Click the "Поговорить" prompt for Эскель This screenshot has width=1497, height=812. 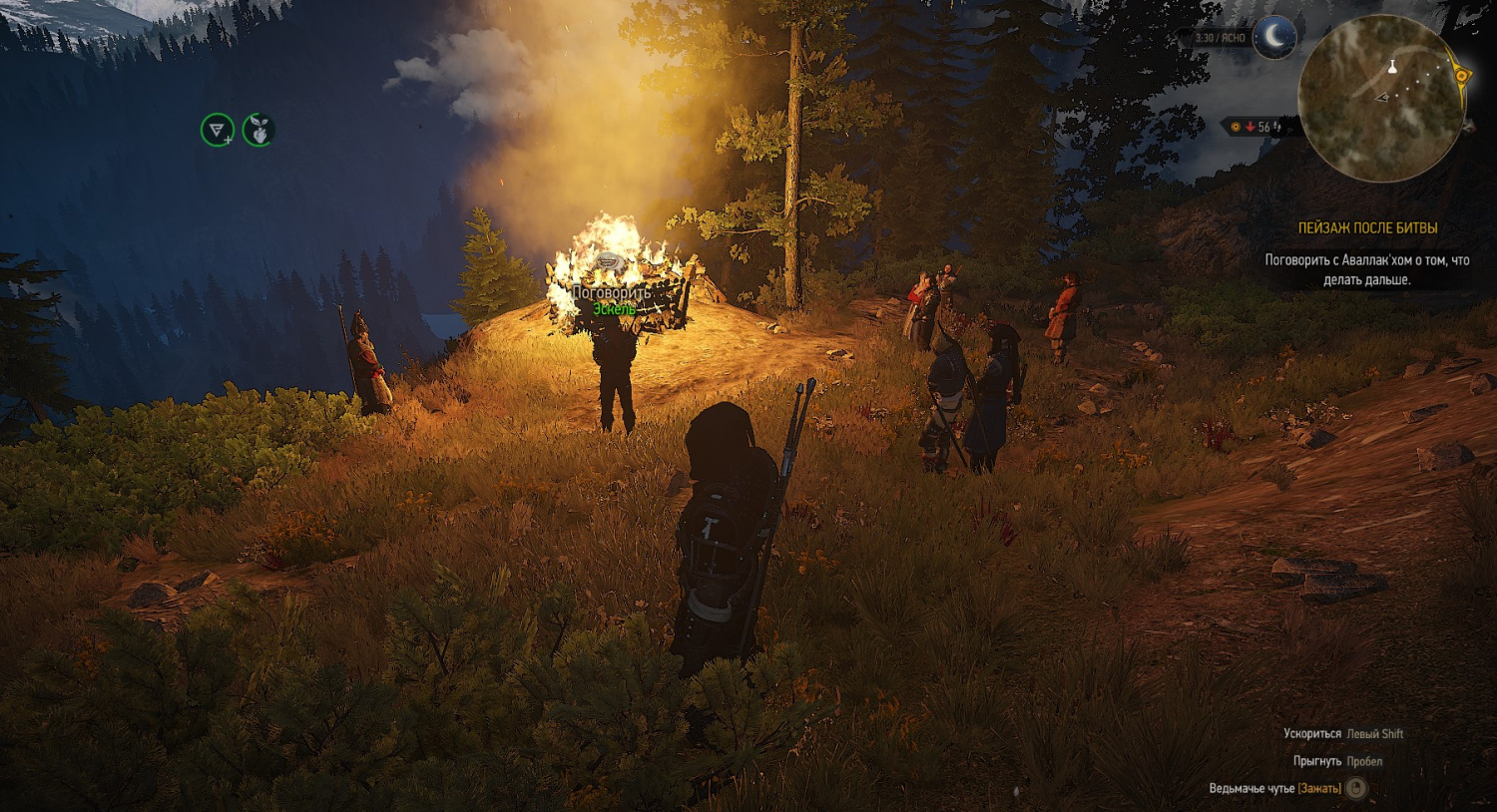click(x=612, y=293)
